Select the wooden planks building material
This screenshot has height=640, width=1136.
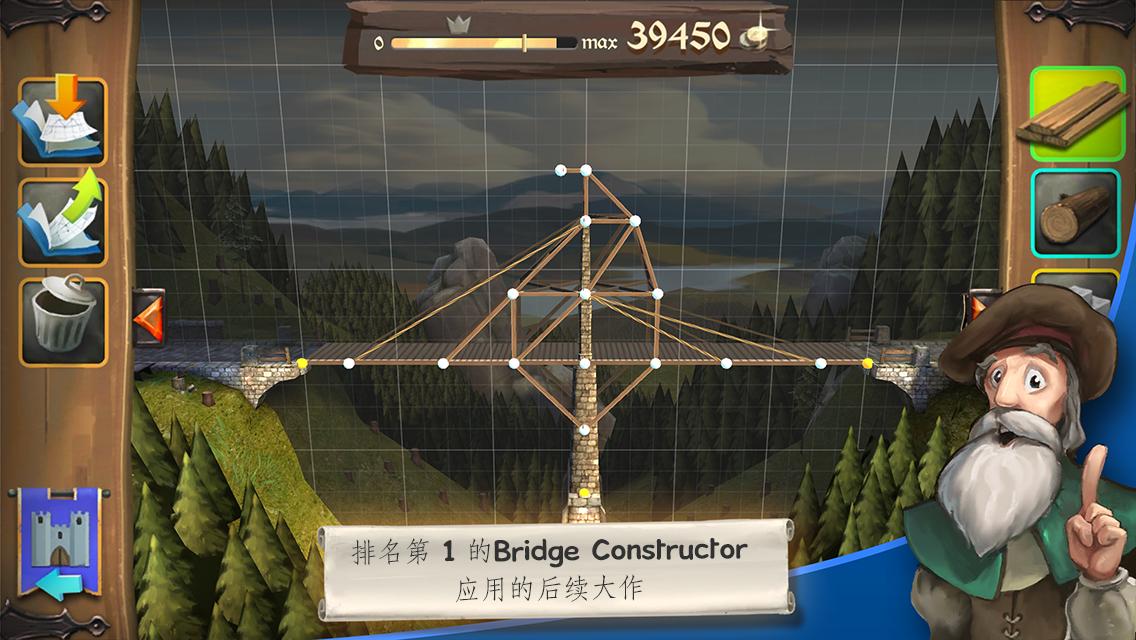click(1076, 113)
